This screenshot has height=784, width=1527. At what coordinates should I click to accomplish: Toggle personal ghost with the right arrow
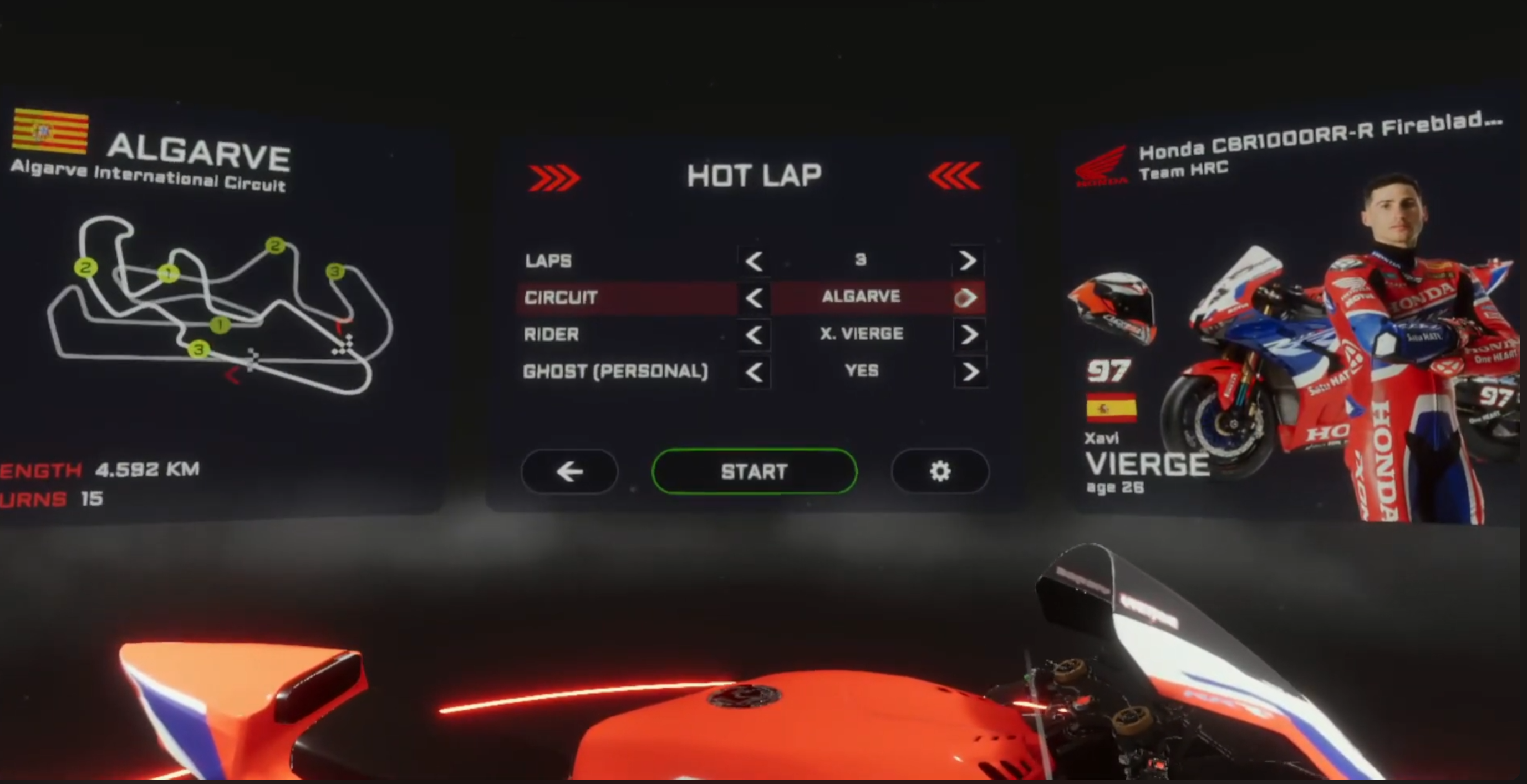970,372
